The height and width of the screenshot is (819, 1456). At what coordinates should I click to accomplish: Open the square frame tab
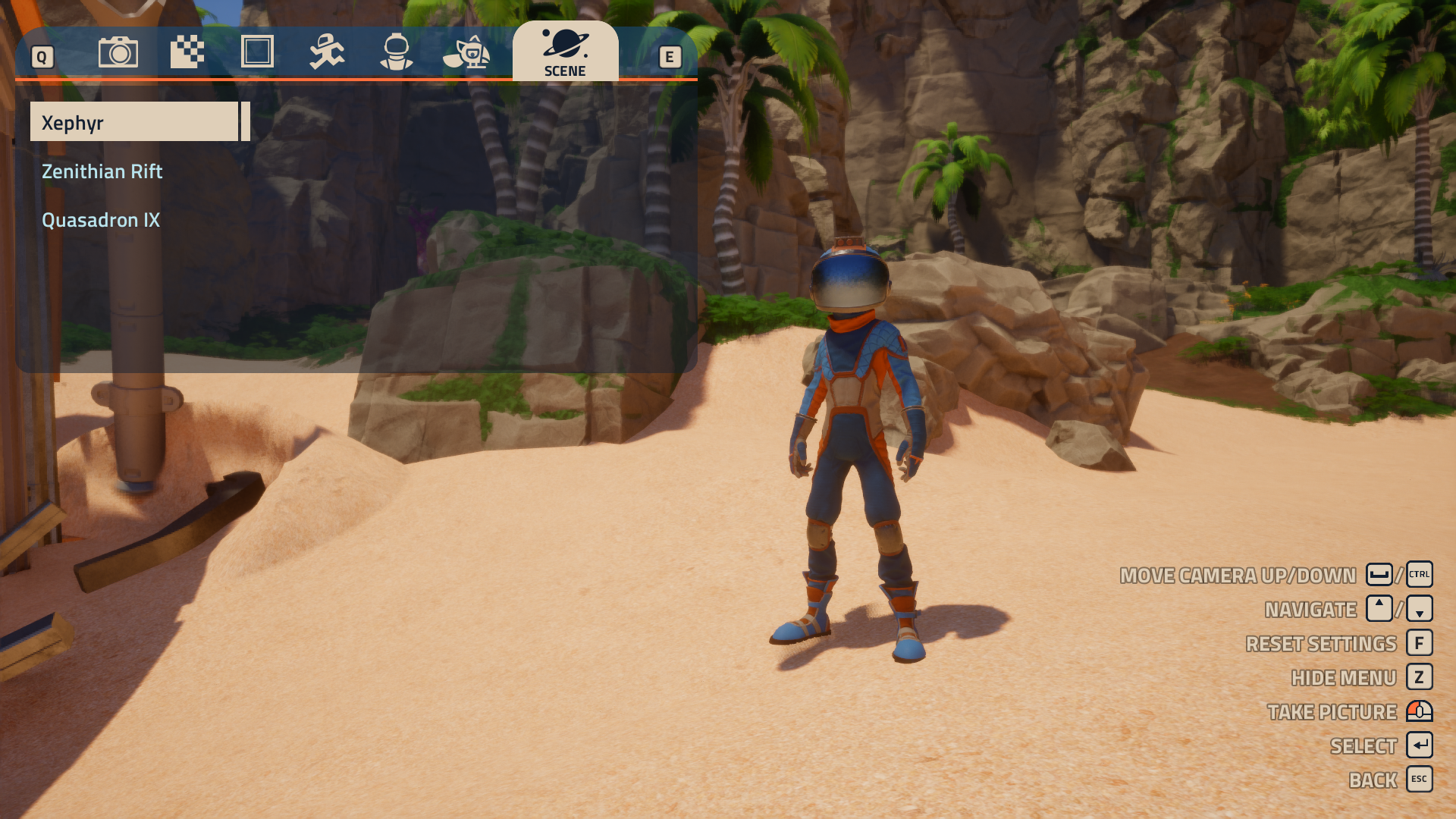click(x=257, y=52)
